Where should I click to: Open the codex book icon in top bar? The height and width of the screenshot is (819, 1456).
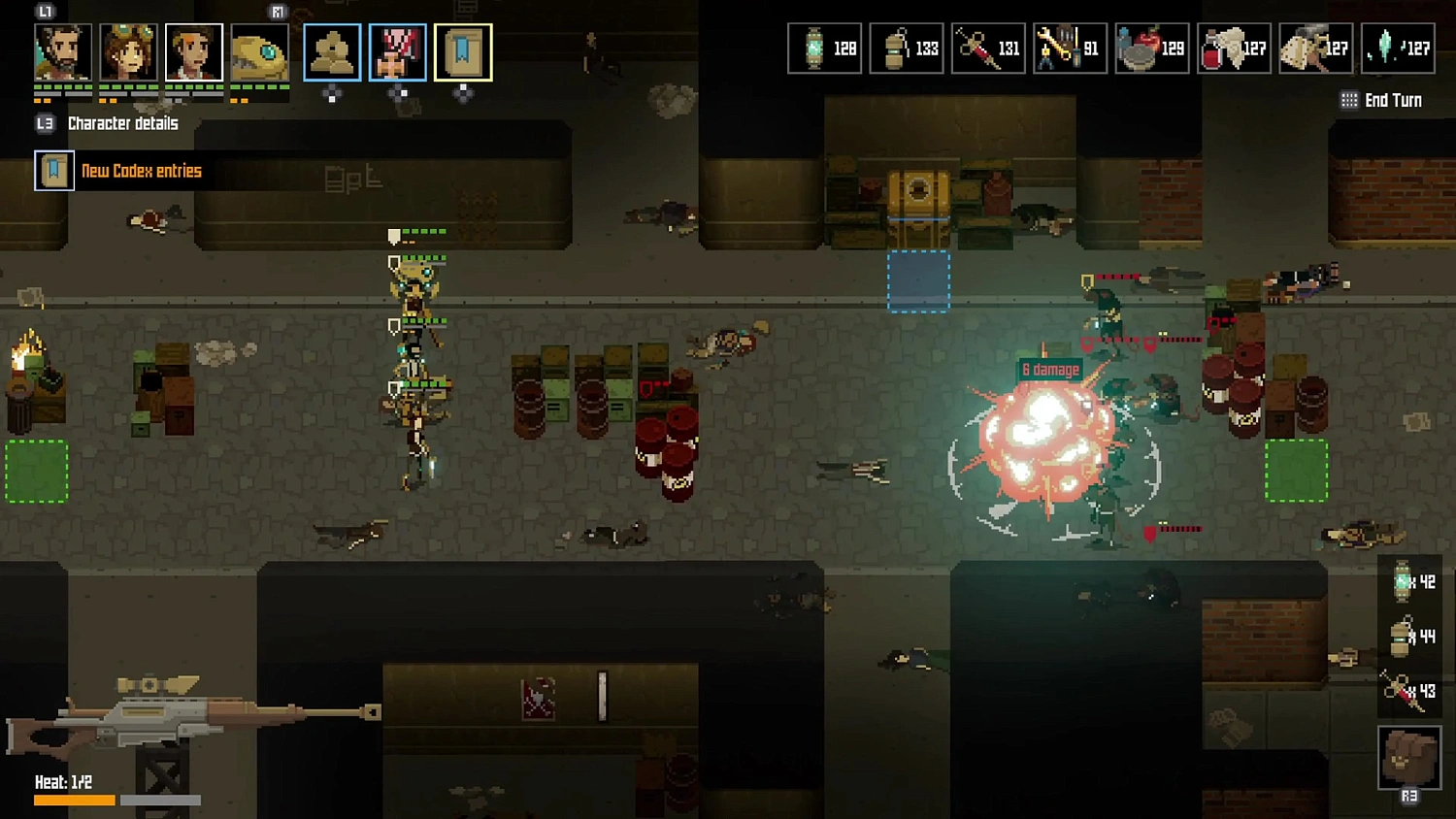coord(463,52)
